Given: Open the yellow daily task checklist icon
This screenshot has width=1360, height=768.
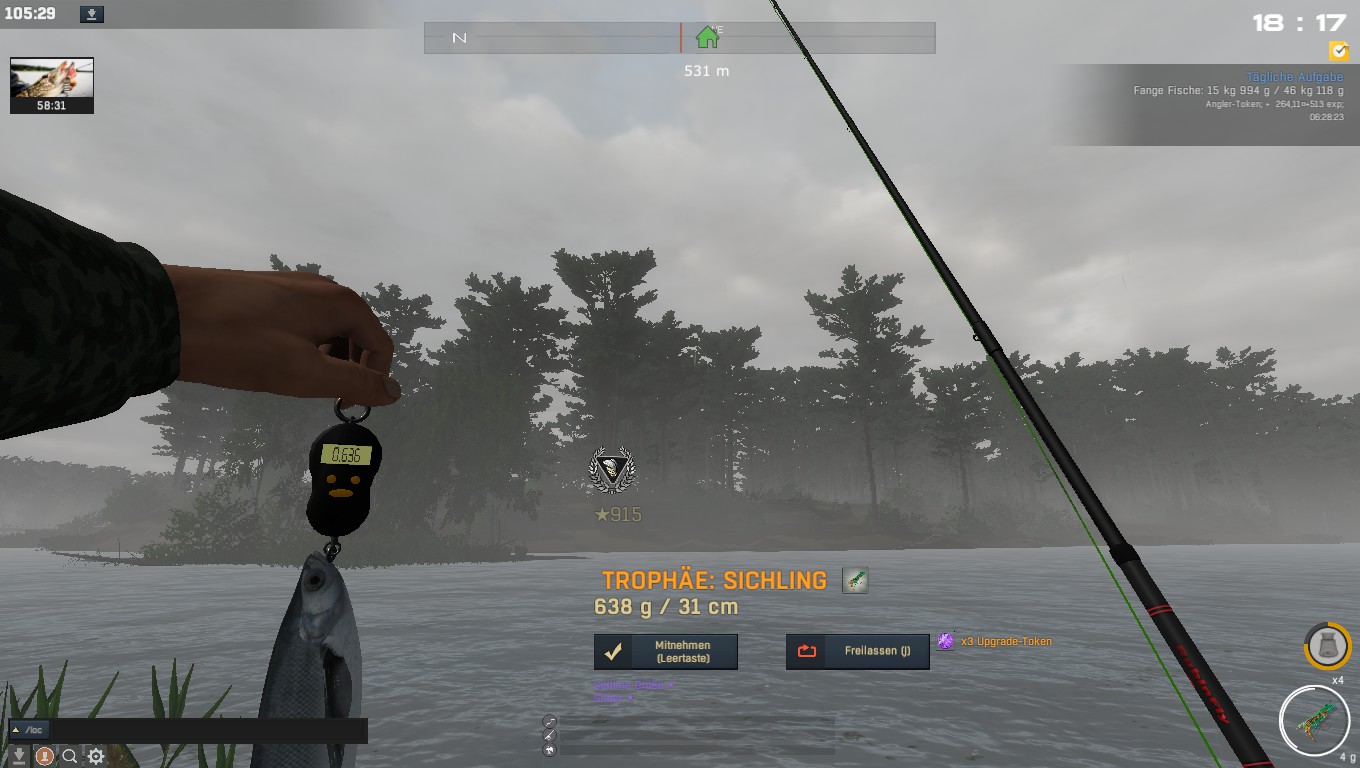Looking at the screenshot, I should click(x=1338, y=51).
